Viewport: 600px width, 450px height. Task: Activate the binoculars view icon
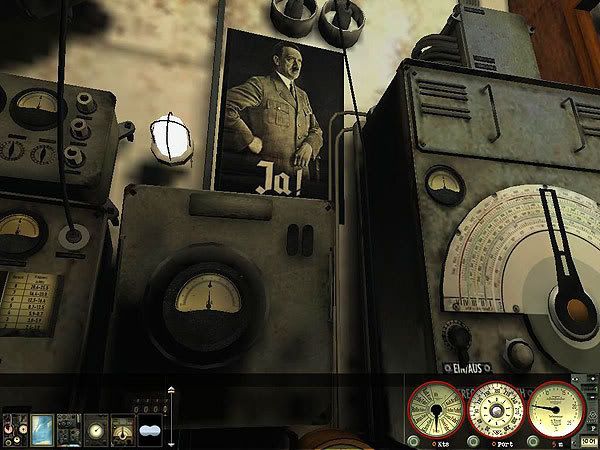coord(150,429)
